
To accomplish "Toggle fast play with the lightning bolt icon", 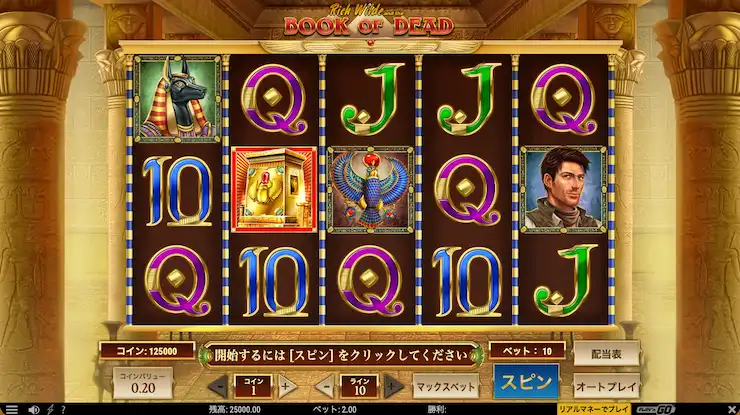I will (x=49, y=409).
